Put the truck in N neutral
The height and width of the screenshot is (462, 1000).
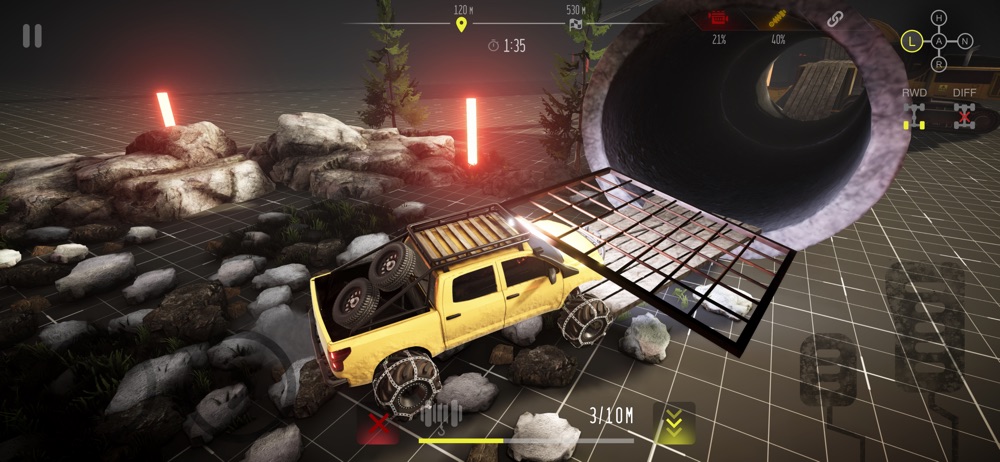(x=965, y=41)
